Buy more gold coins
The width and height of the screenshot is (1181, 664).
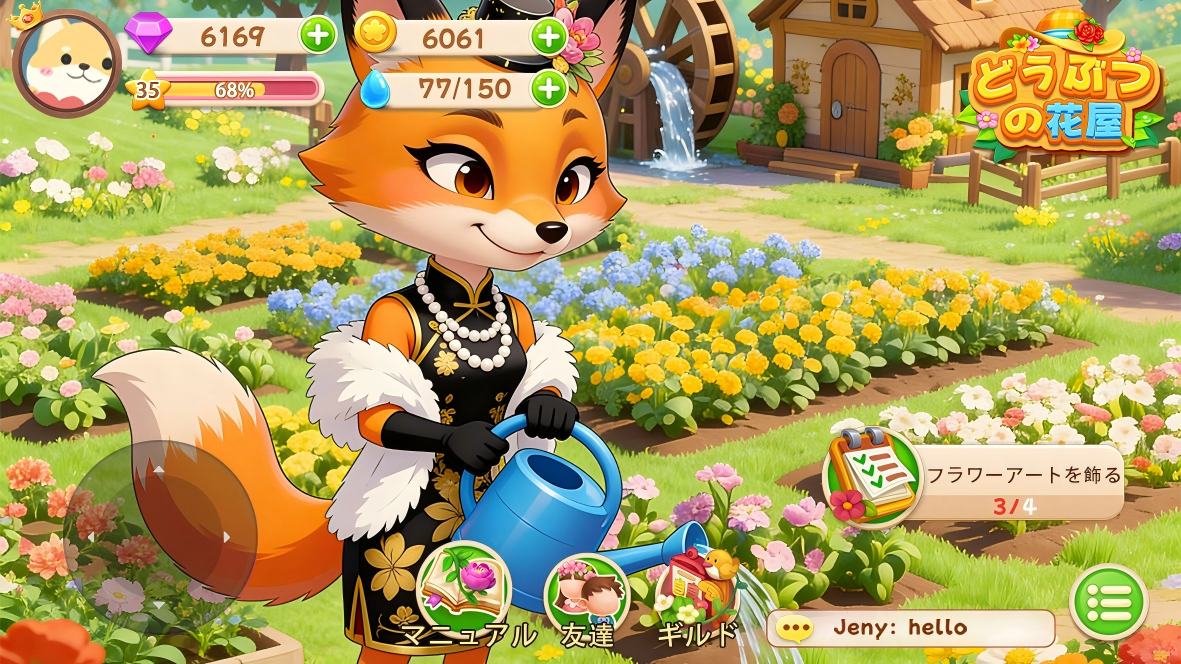548,37
